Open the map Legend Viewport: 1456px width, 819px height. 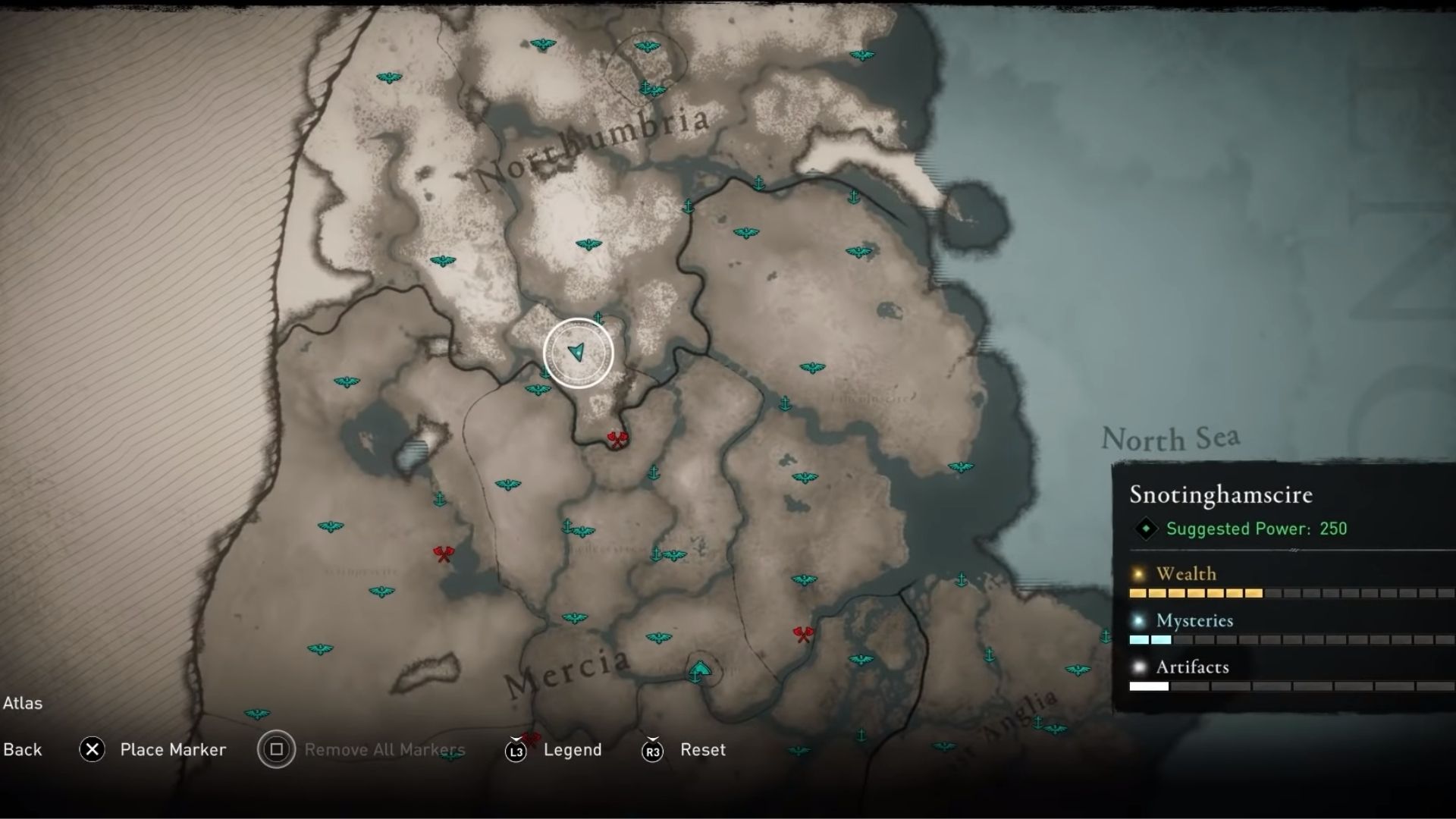[574, 750]
